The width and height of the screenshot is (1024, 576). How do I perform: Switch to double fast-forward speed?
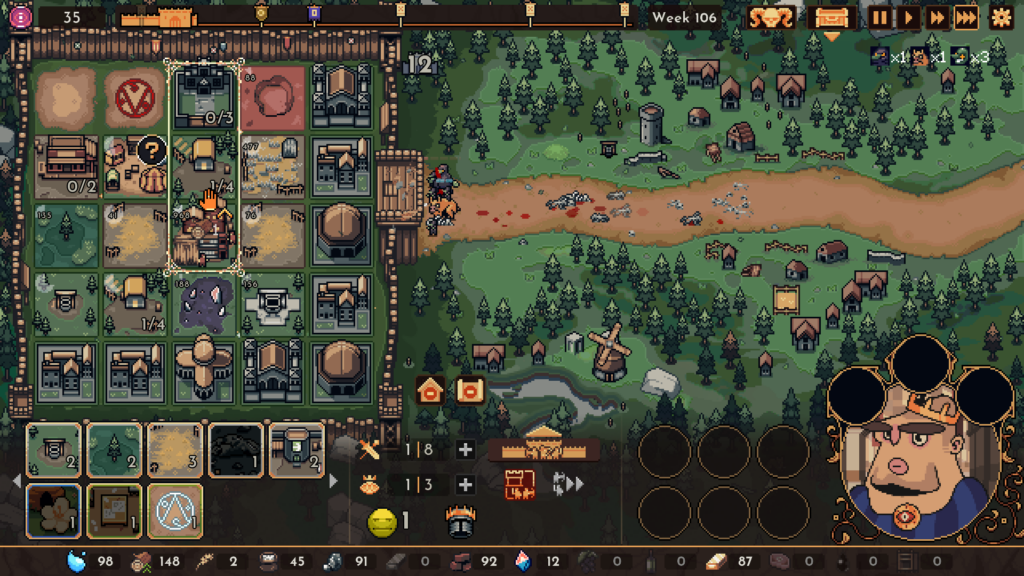point(937,17)
